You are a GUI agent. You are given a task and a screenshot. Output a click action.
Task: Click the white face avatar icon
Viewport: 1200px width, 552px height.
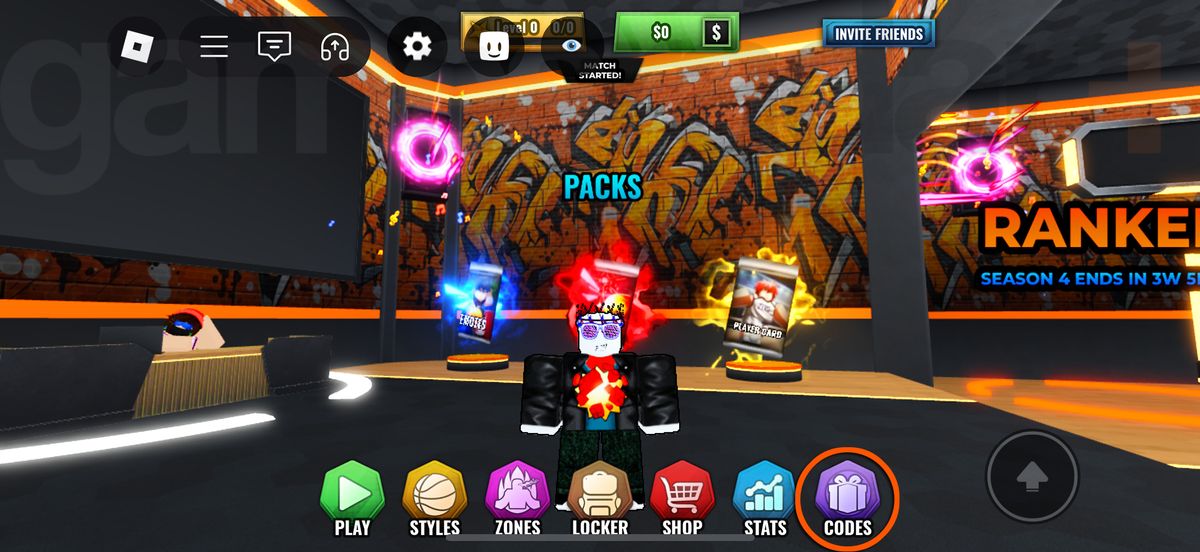coord(494,46)
